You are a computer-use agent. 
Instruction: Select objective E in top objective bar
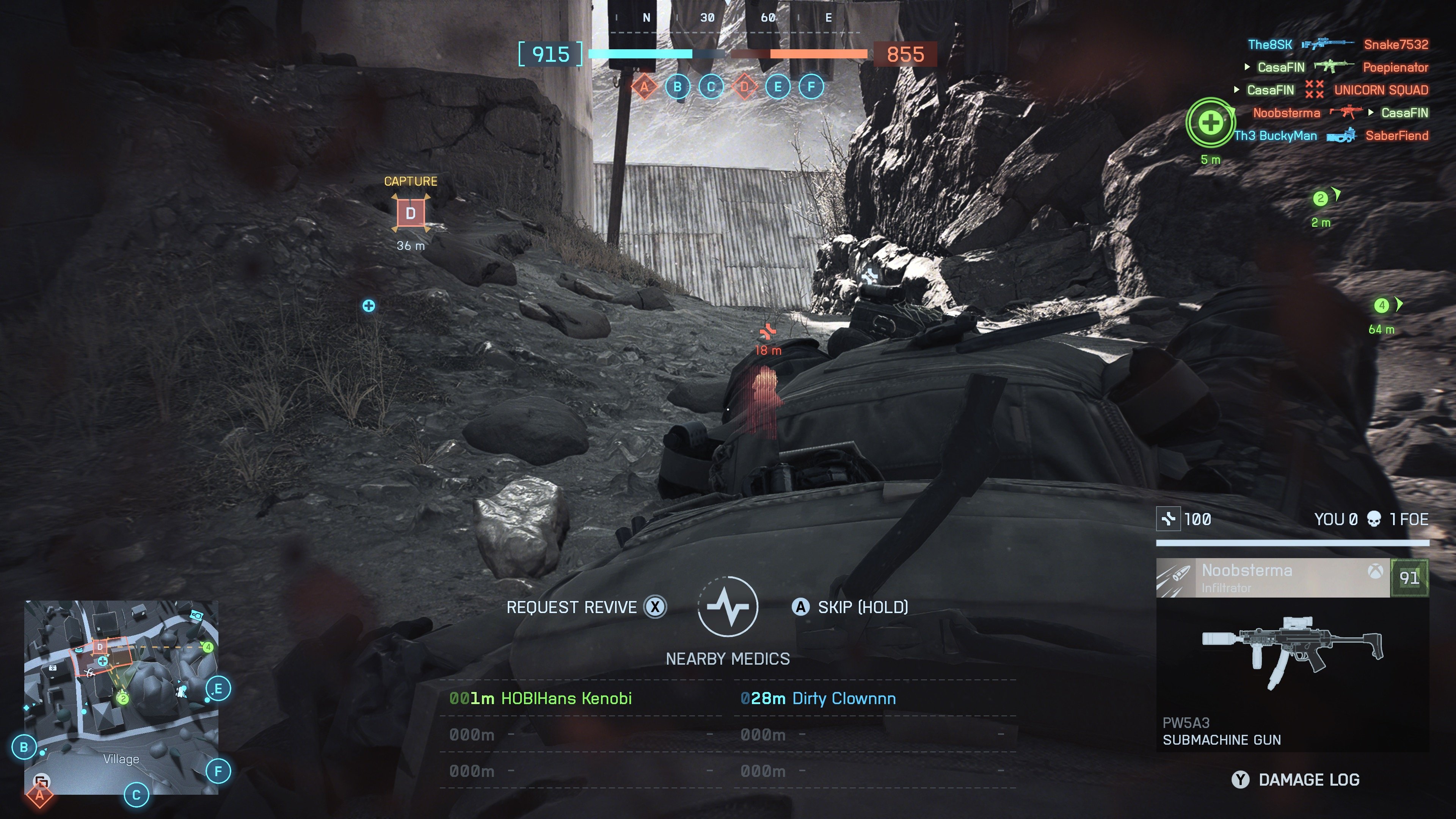[x=778, y=86]
